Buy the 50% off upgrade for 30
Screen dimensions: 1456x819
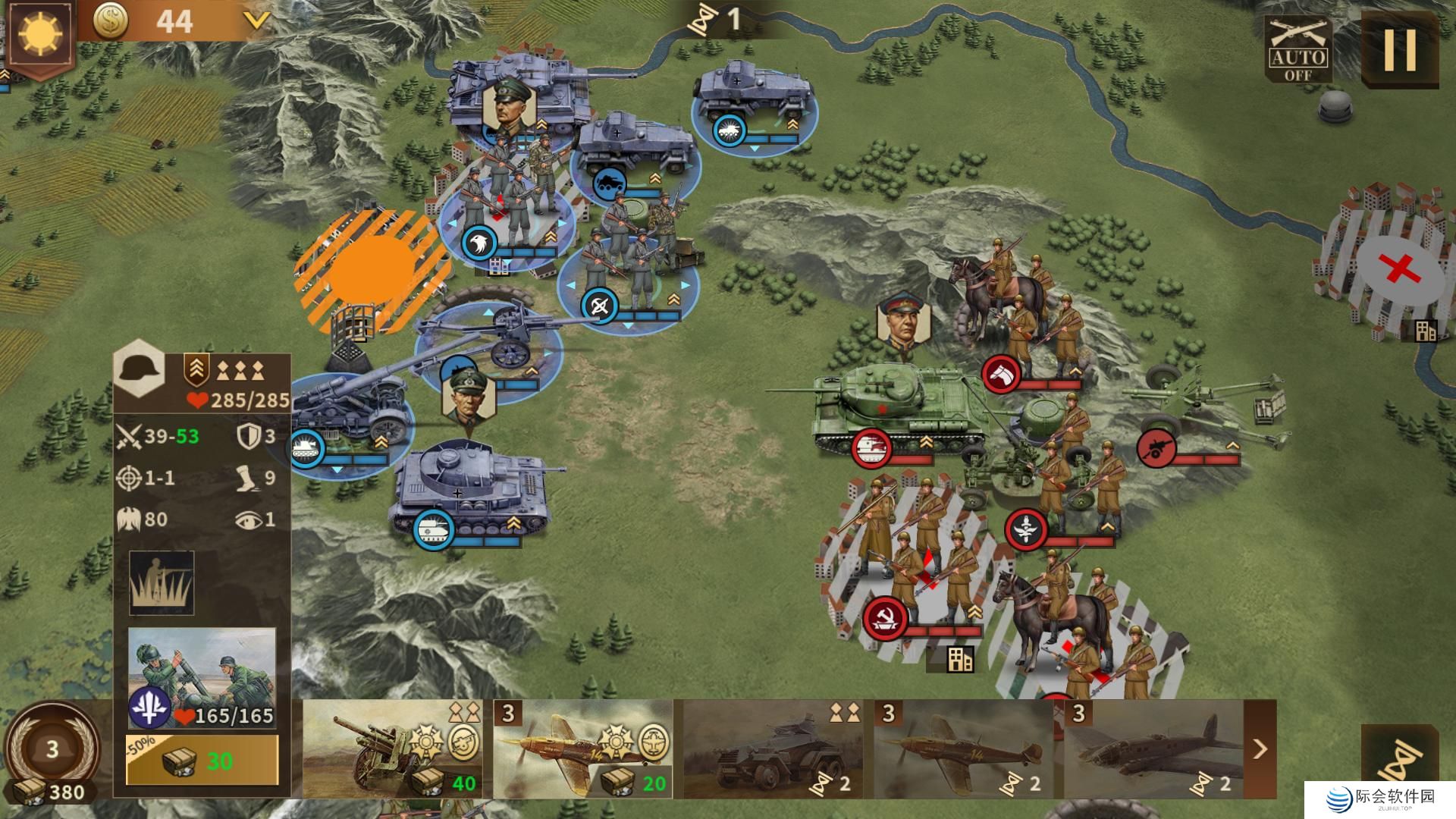(x=202, y=760)
